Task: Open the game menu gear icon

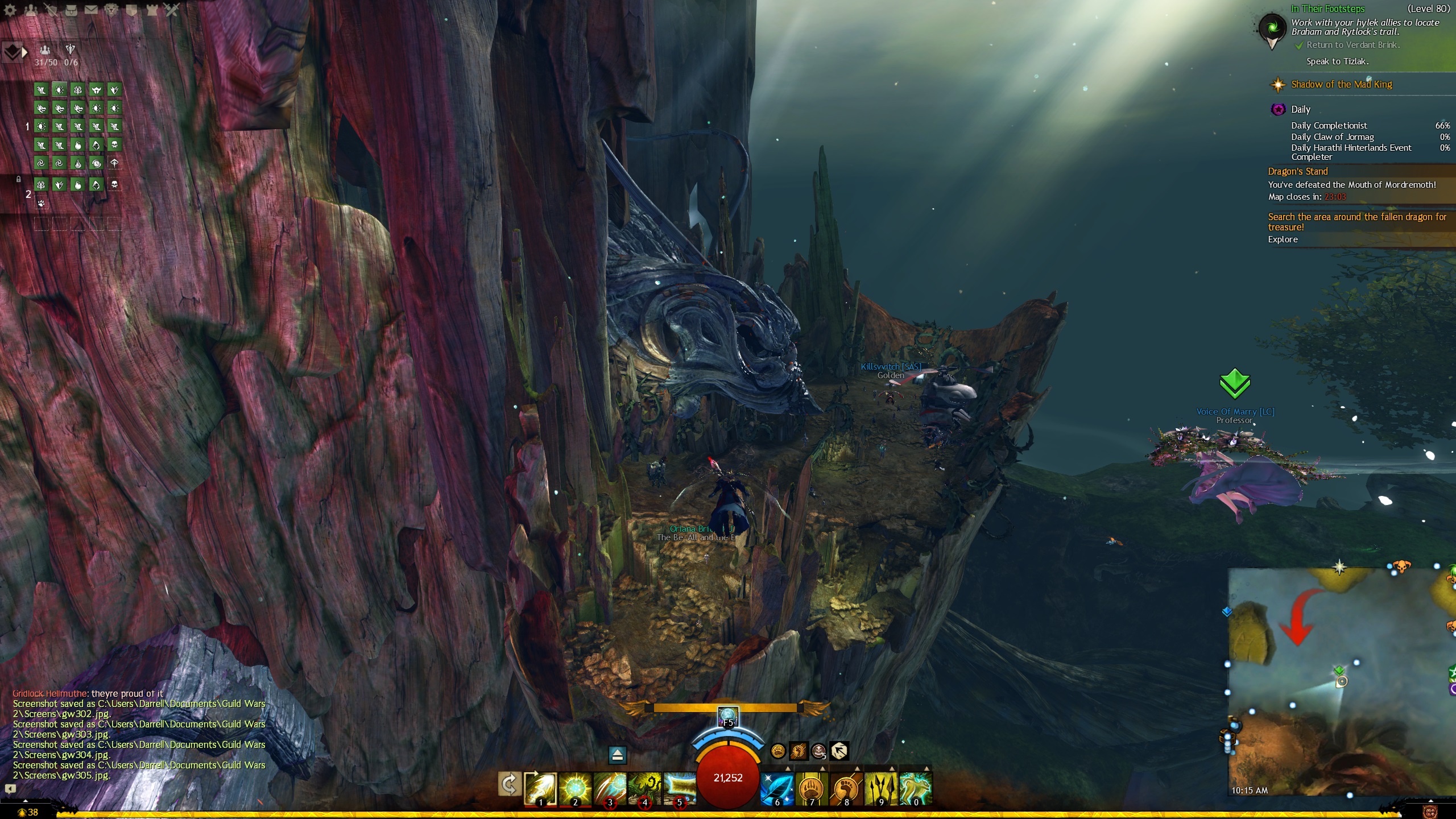Action: [x=10, y=10]
